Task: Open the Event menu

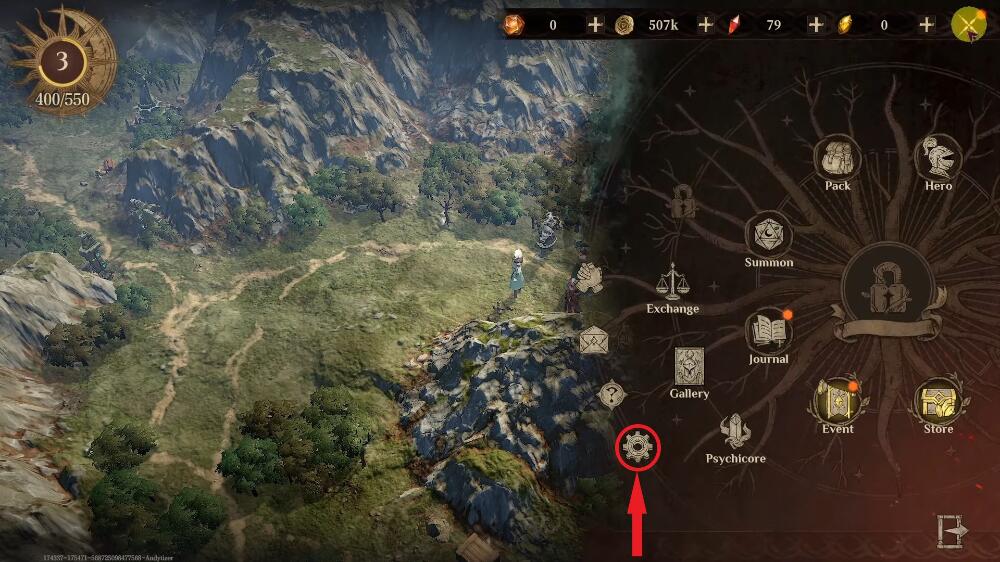Action: [837, 402]
